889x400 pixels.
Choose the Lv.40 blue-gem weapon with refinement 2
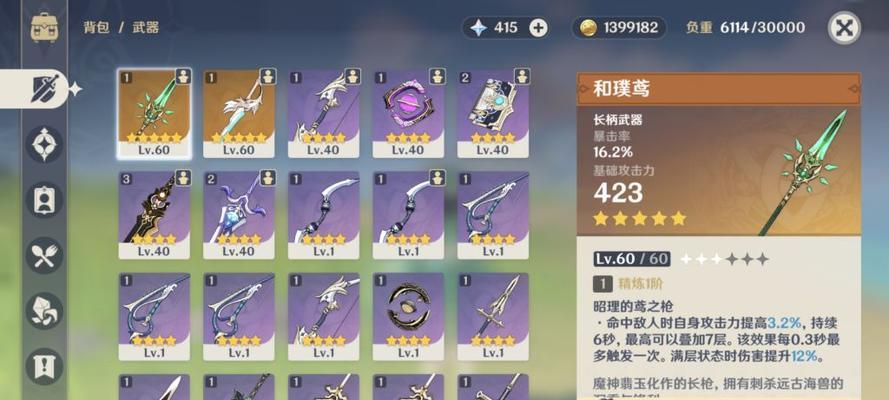pos(238,214)
